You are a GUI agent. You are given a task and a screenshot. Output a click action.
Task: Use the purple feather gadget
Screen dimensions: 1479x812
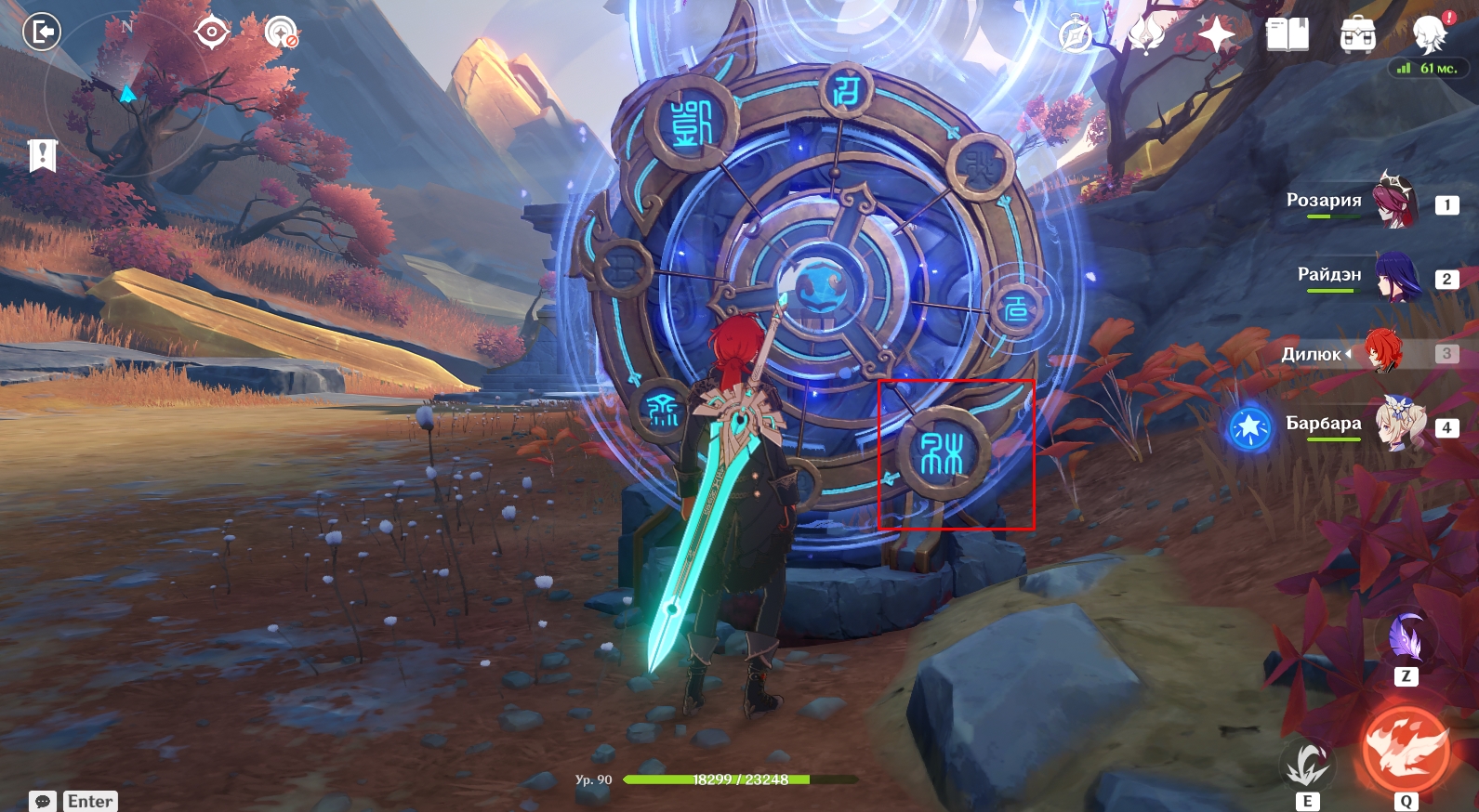1406,638
